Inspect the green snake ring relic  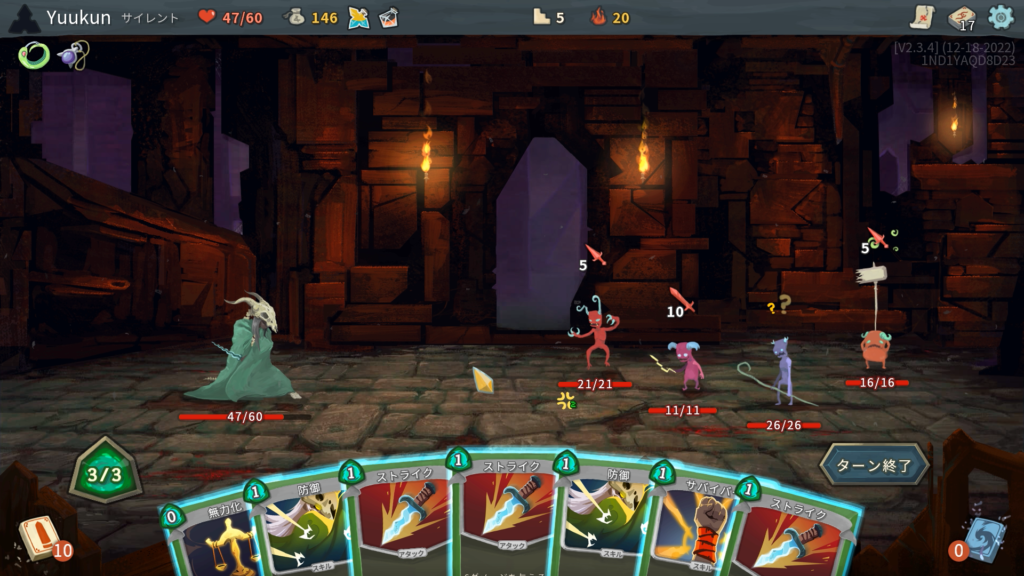click(x=32, y=55)
